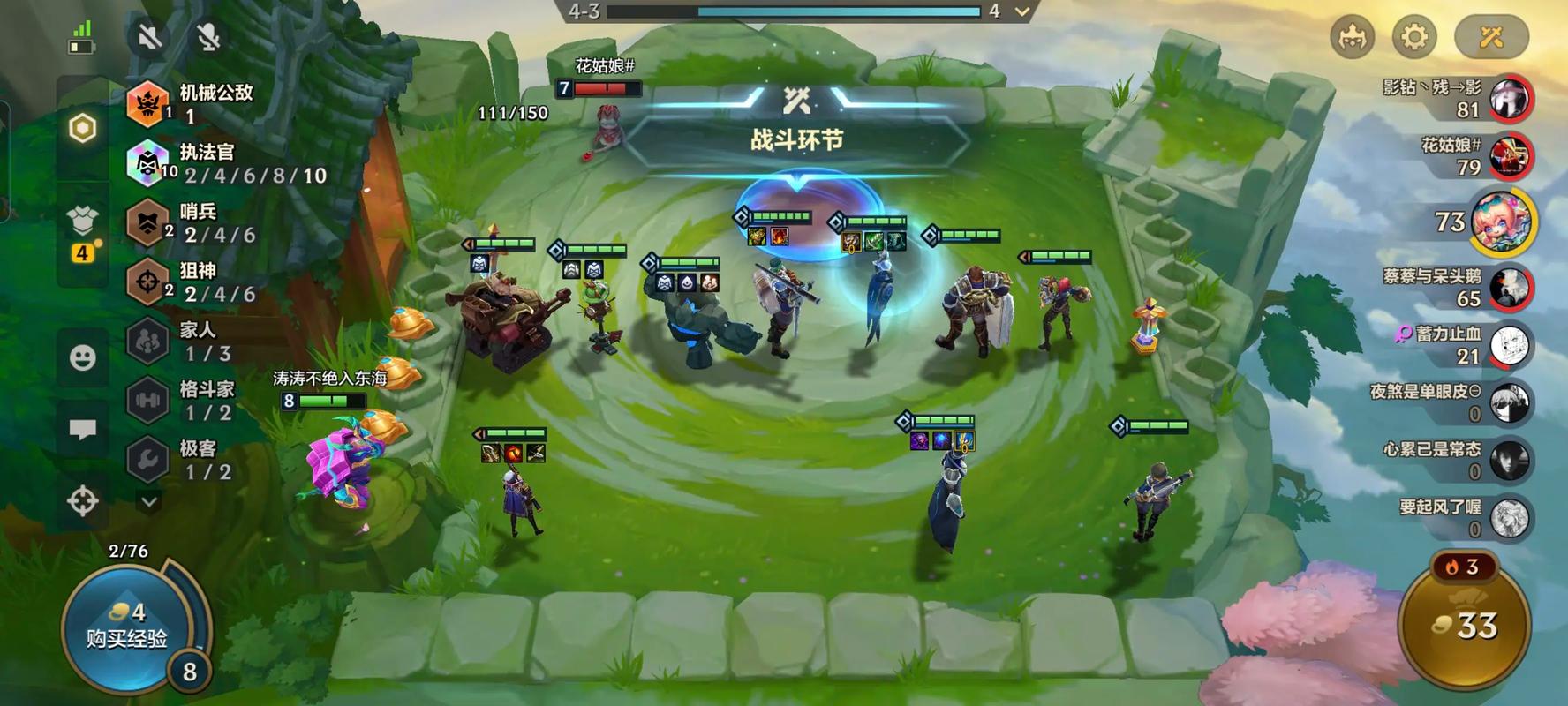Viewport: 1568px width, 706px height.
Task: Expand the stage 4-3 progress dropdown arrow
Action: [1022, 11]
